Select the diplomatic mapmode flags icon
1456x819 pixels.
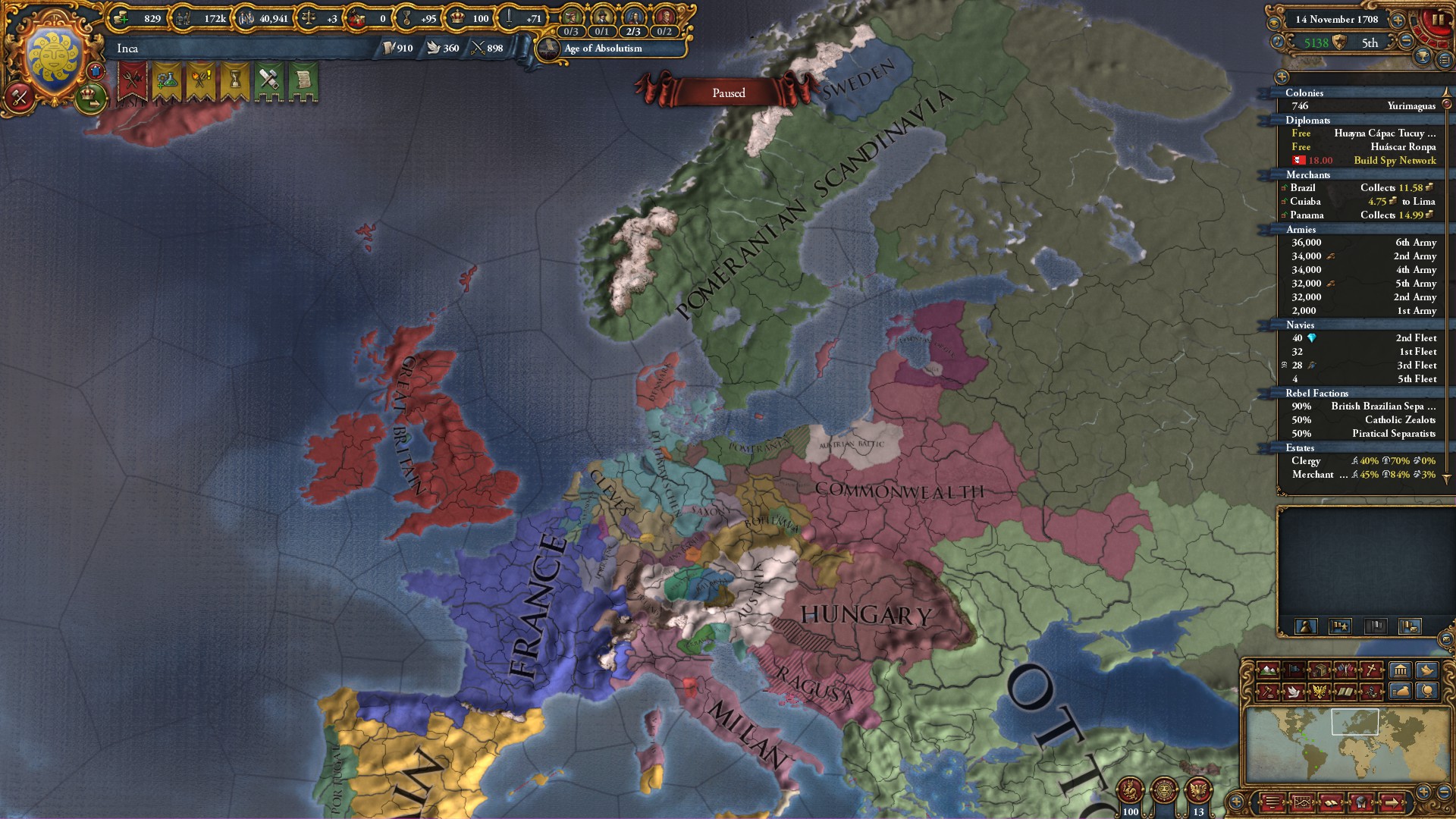1347,671
